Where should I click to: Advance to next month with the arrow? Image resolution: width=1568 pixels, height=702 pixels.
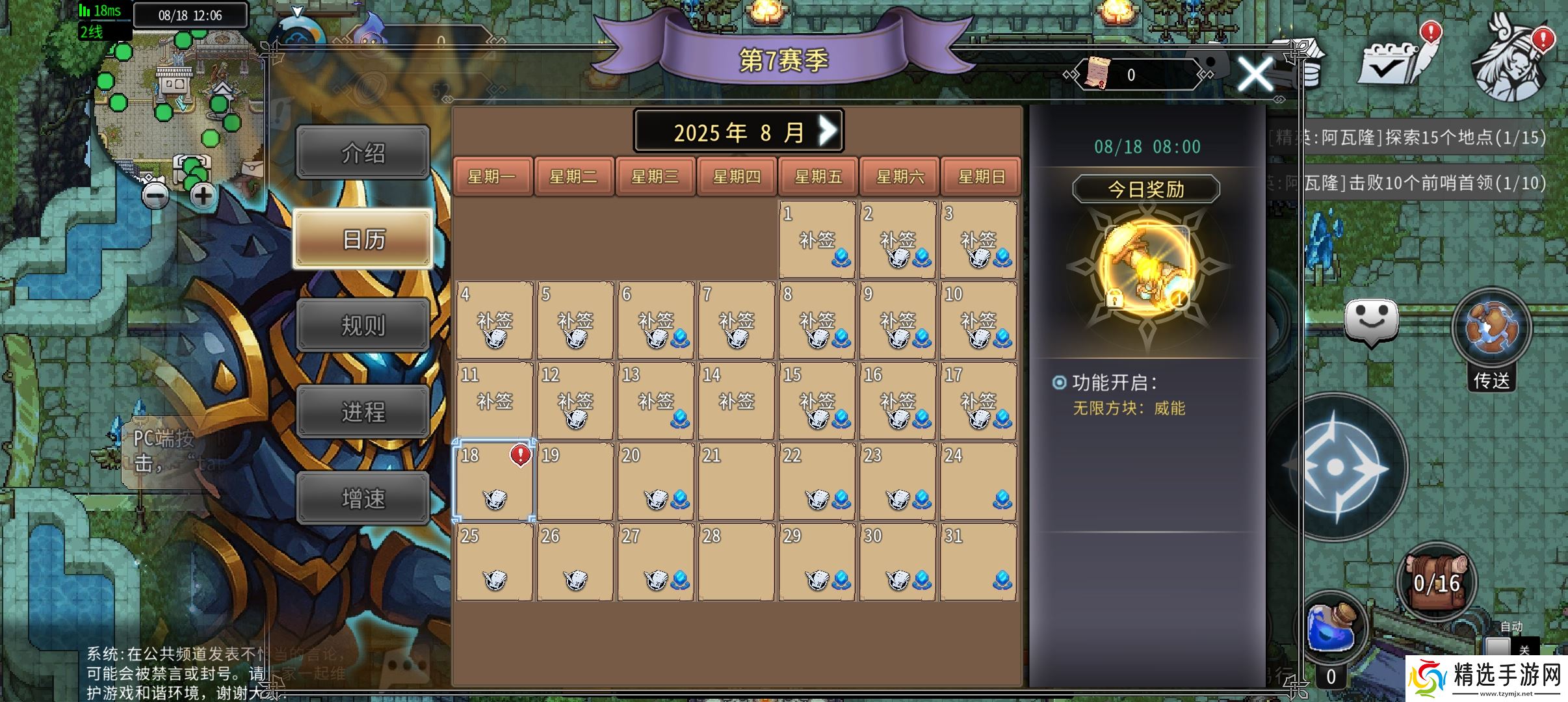pos(827,129)
